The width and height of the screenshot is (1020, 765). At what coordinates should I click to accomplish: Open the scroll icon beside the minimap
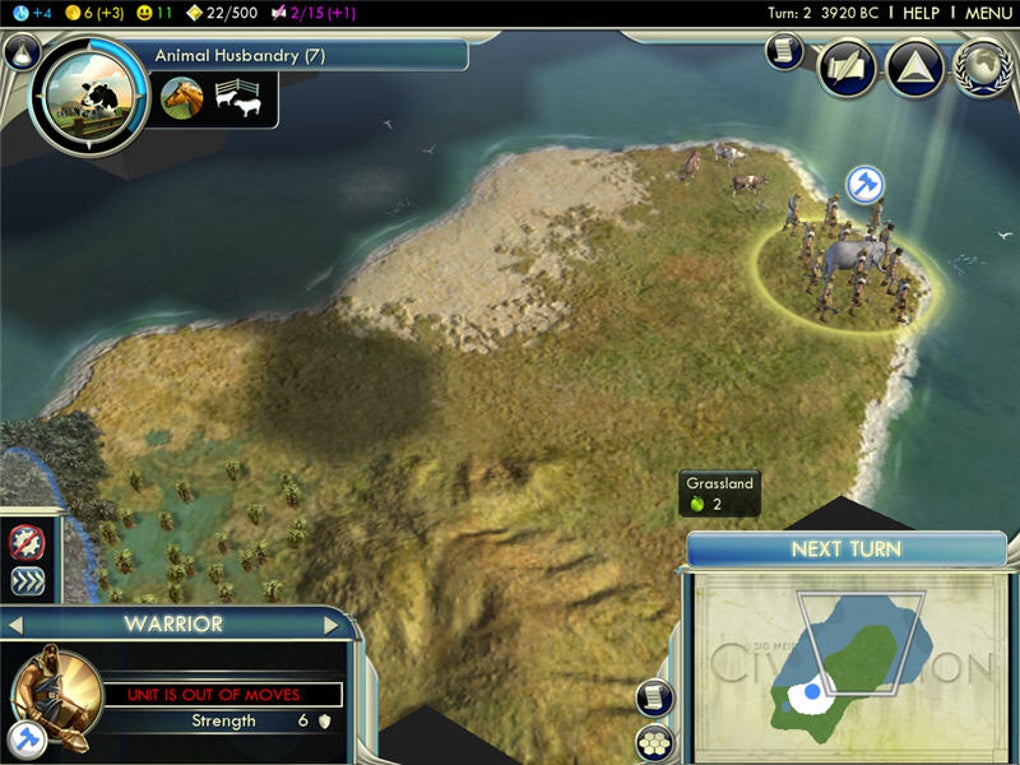(x=655, y=697)
